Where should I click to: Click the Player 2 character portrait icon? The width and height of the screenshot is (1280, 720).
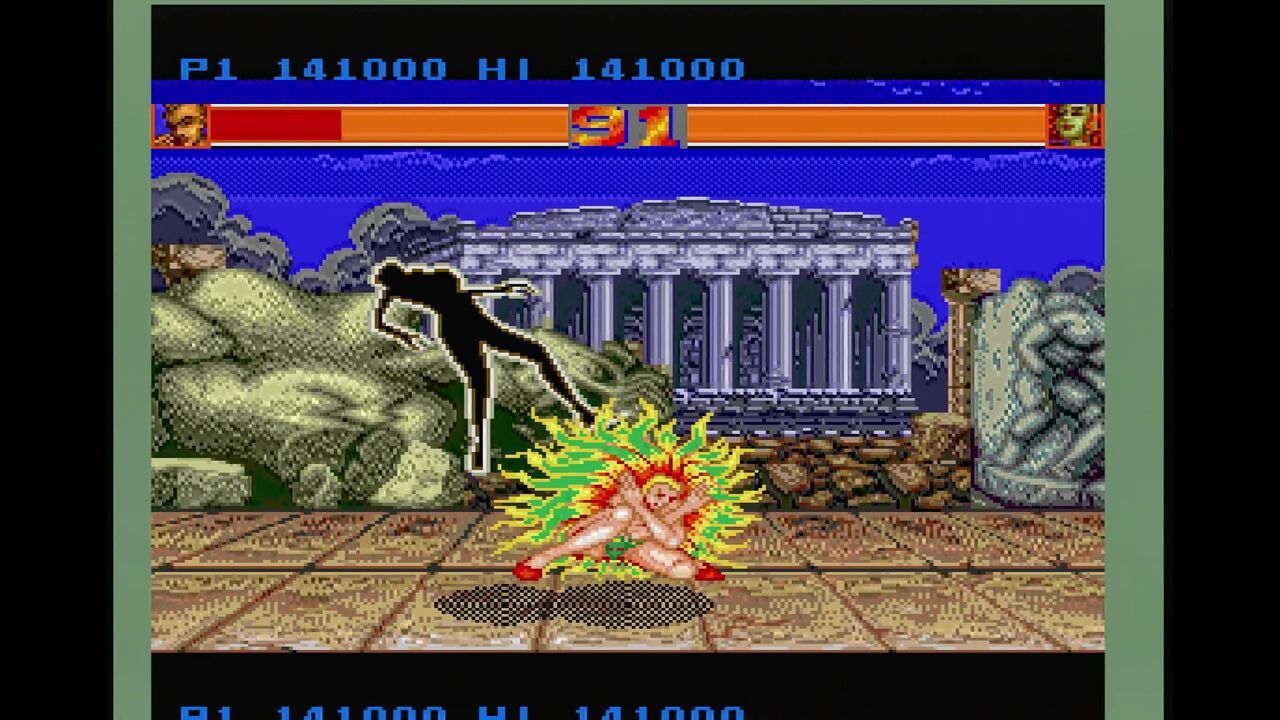click(1078, 124)
